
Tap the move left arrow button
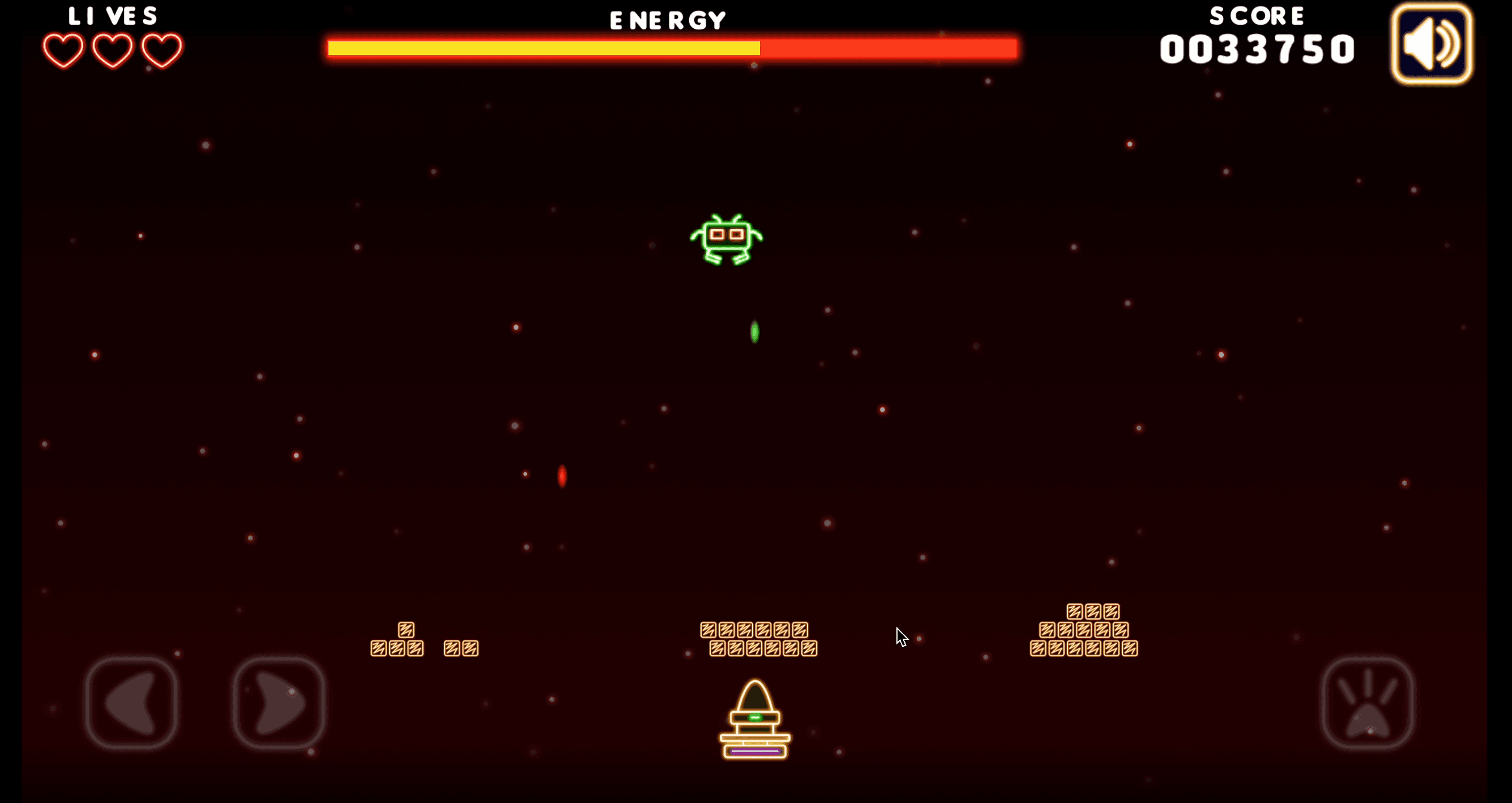tap(131, 703)
